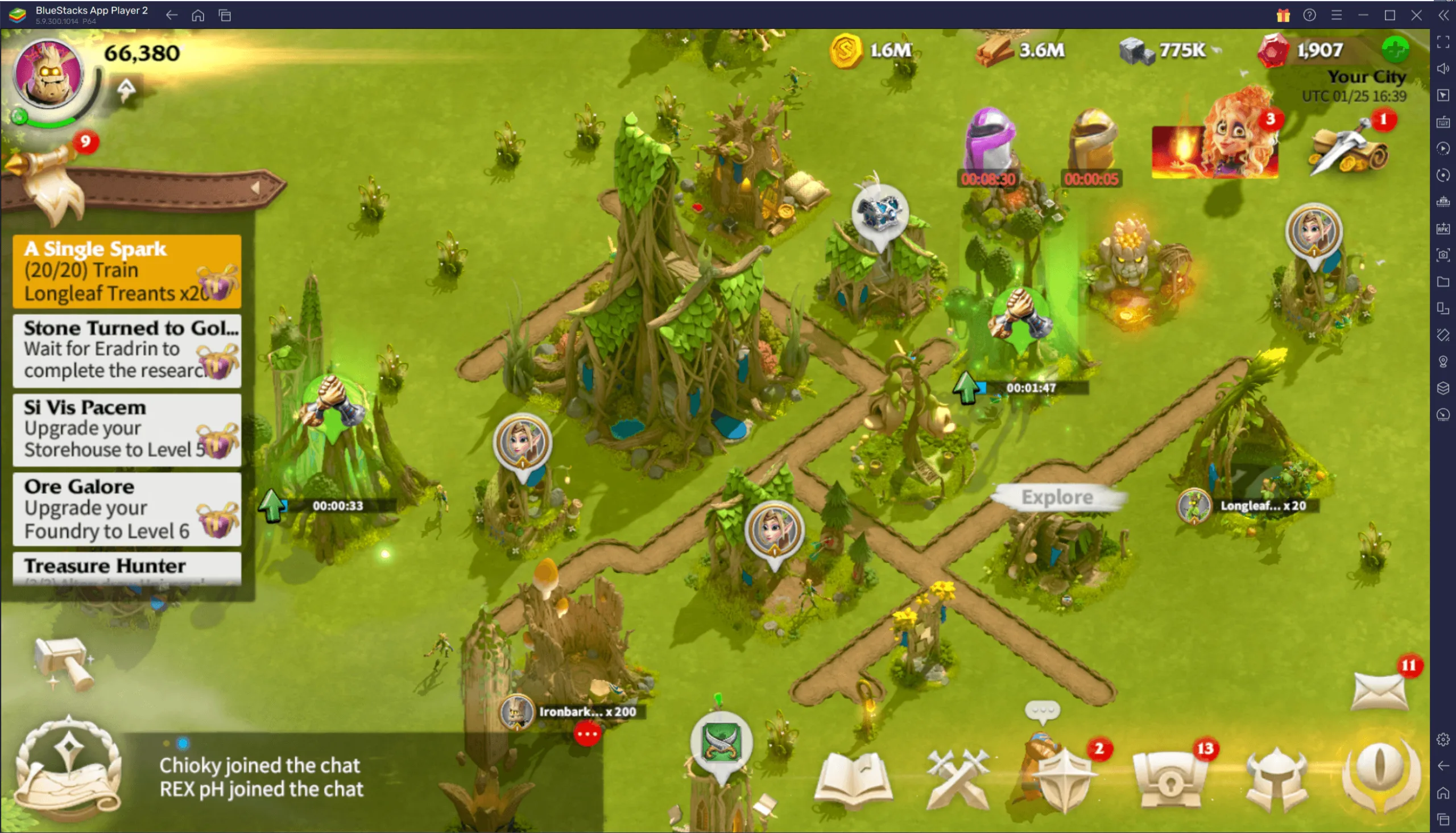Open the 'A Single Spark' quest

click(126, 271)
